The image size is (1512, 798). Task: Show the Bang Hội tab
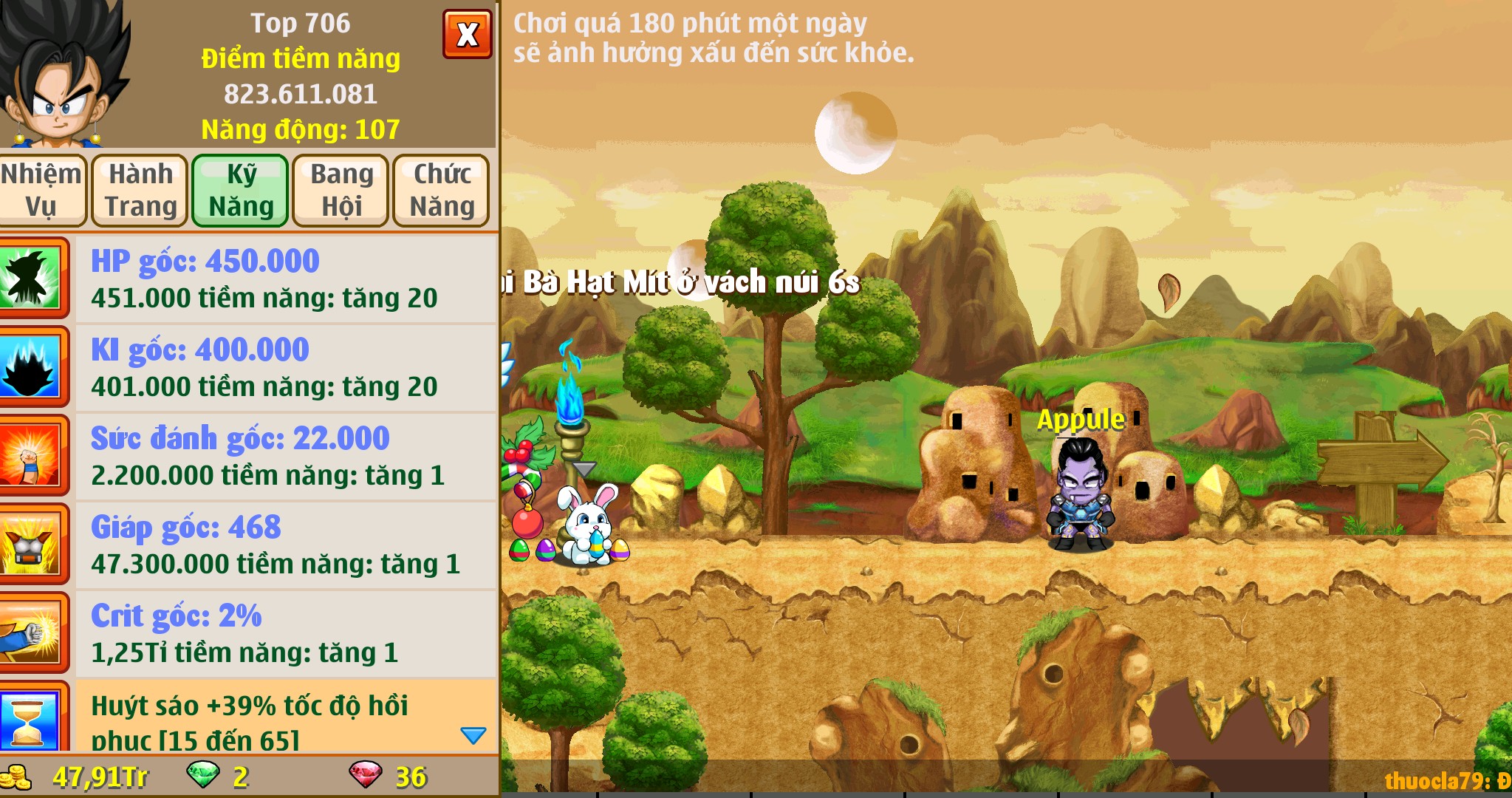(341, 190)
